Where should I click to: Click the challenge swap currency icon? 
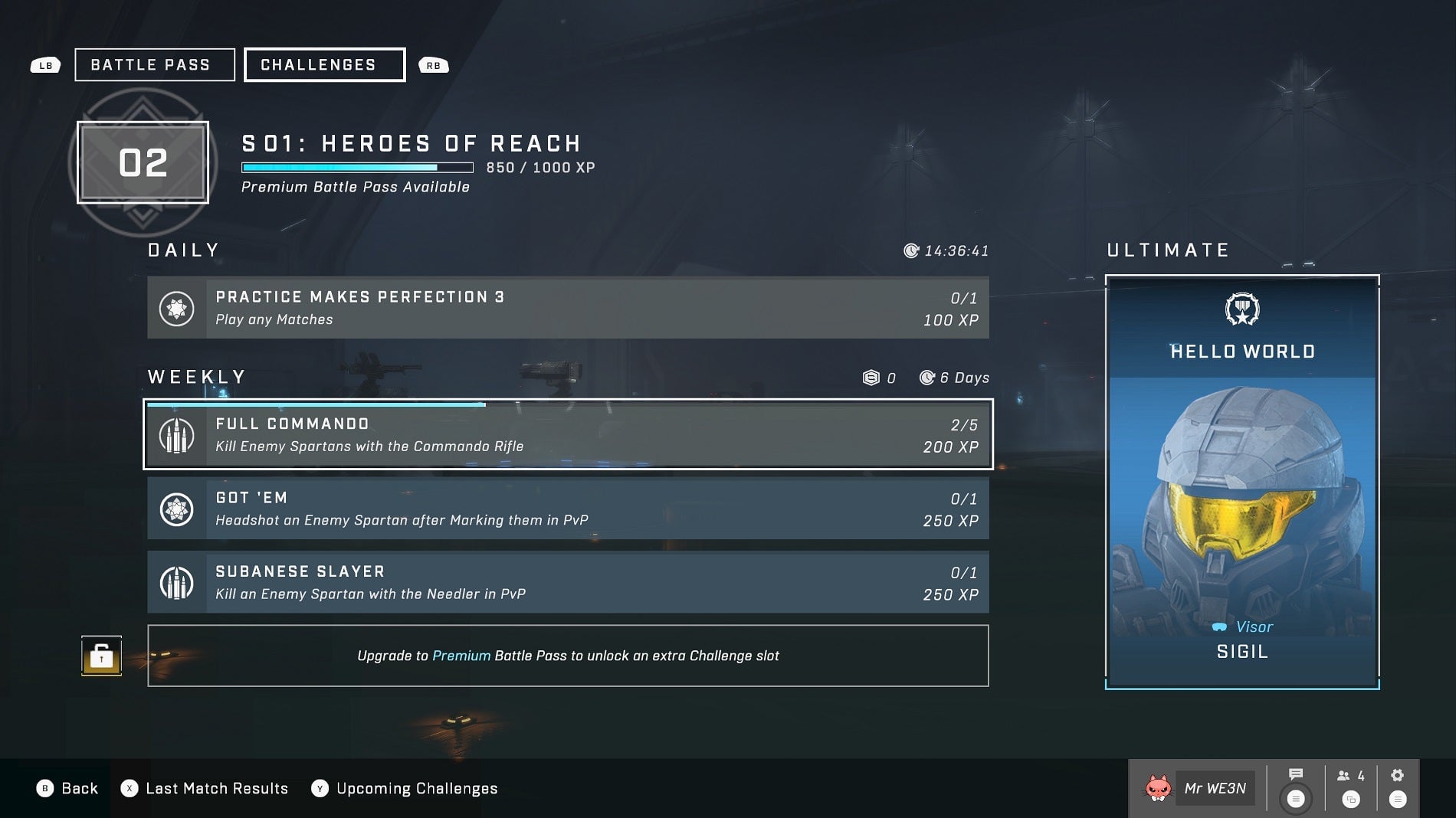point(873,377)
